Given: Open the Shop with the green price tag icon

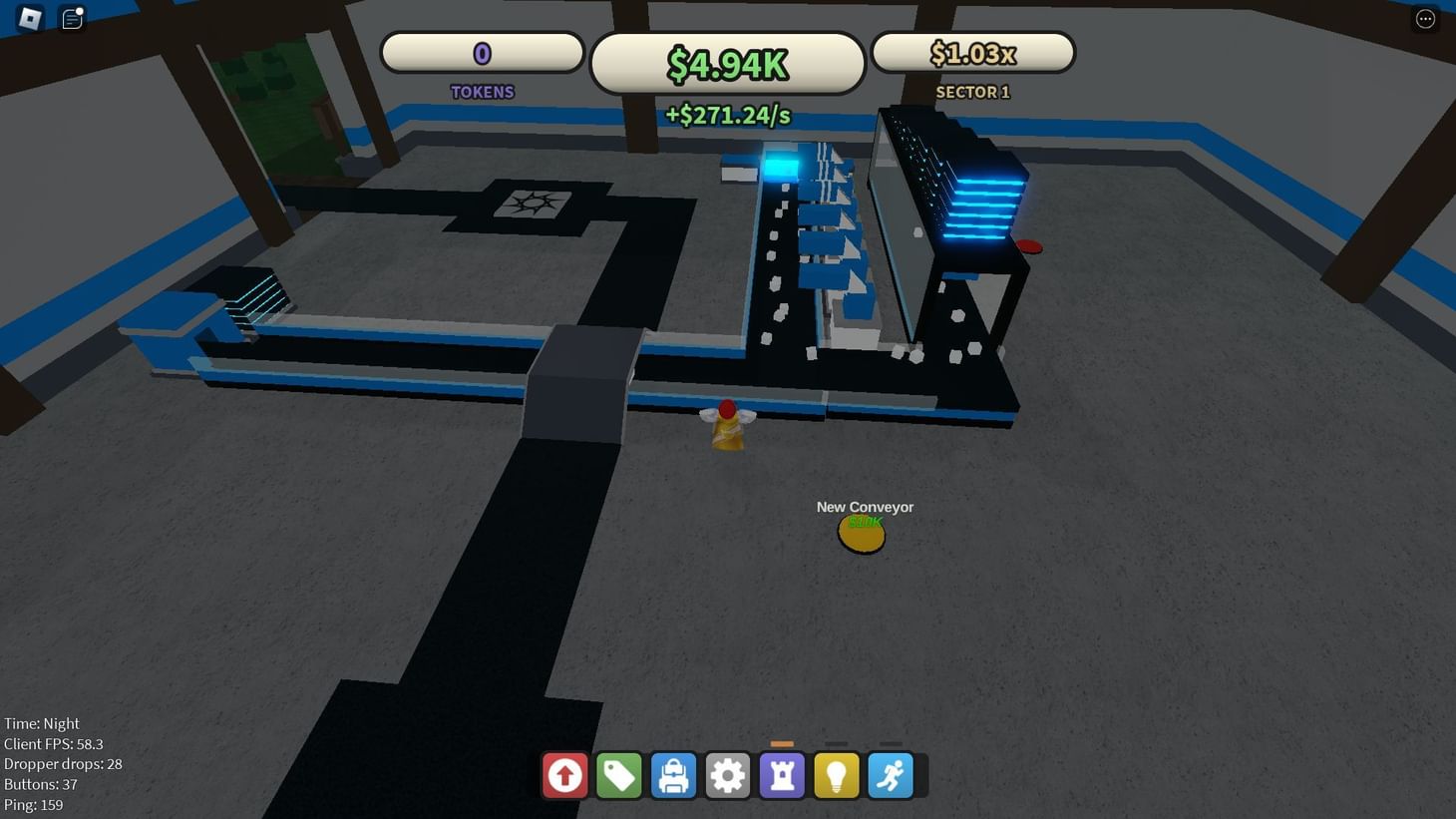Looking at the screenshot, I should (619, 774).
